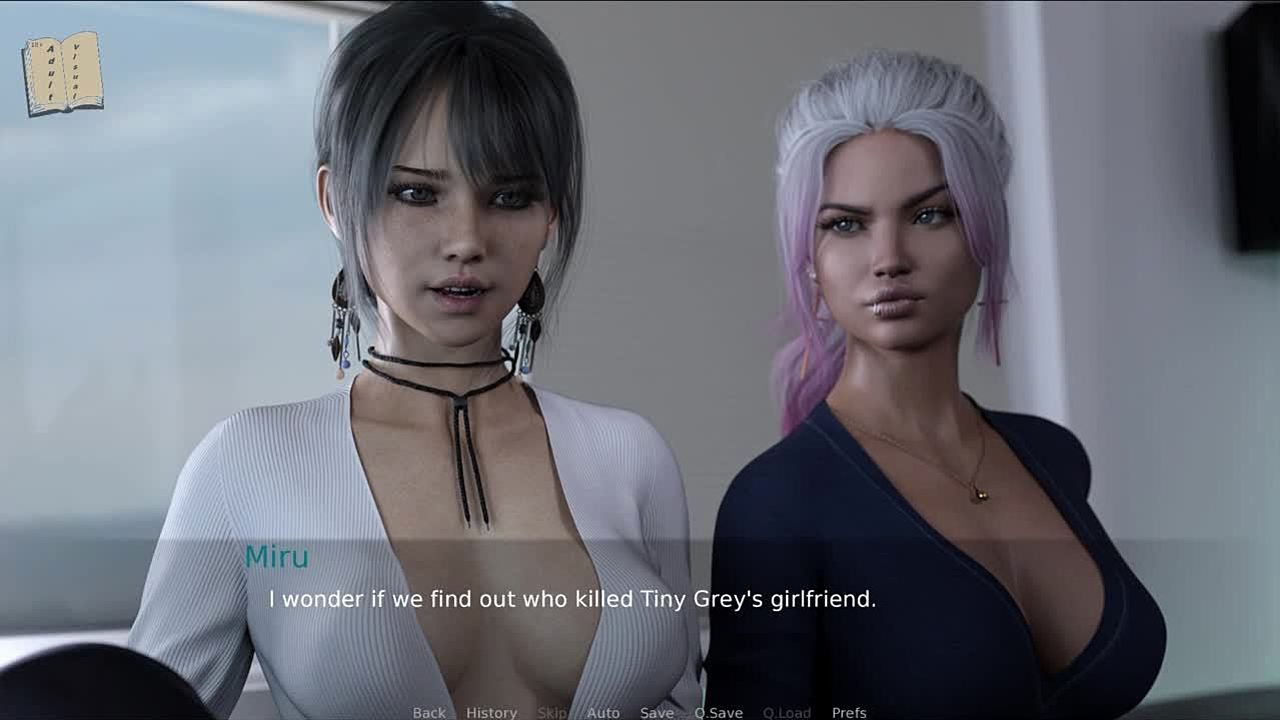Quick save with Q.Save

[x=718, y=712]
